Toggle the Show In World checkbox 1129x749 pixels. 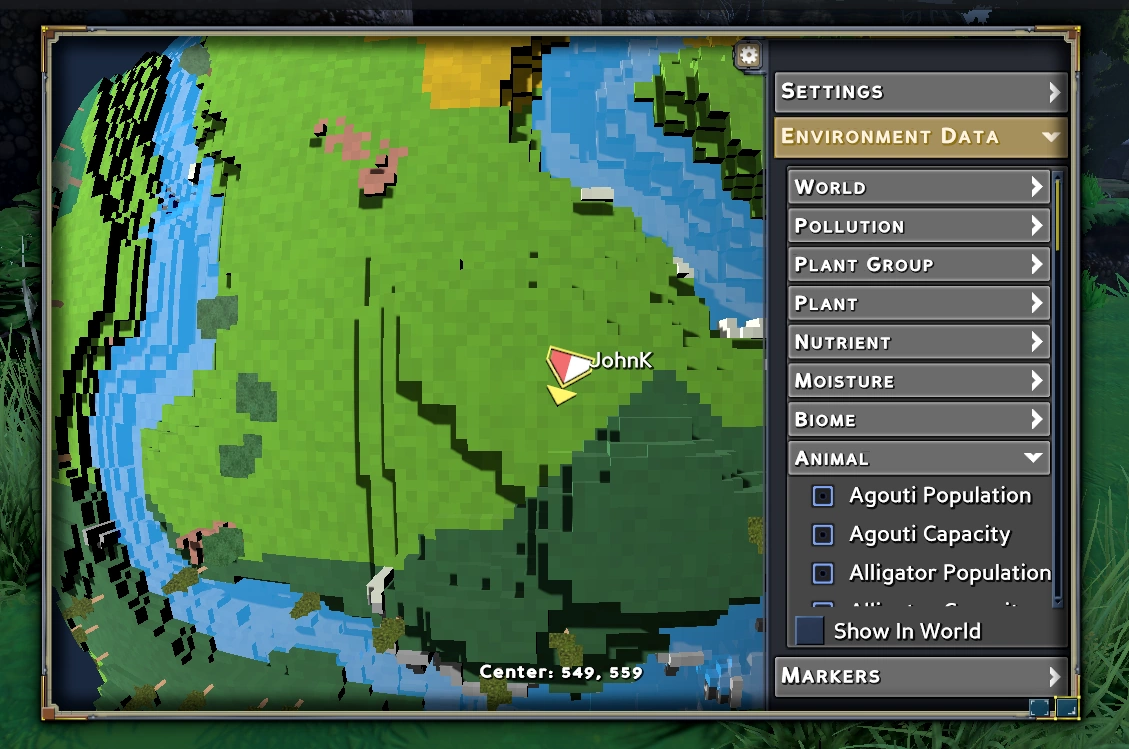[809, 631]
